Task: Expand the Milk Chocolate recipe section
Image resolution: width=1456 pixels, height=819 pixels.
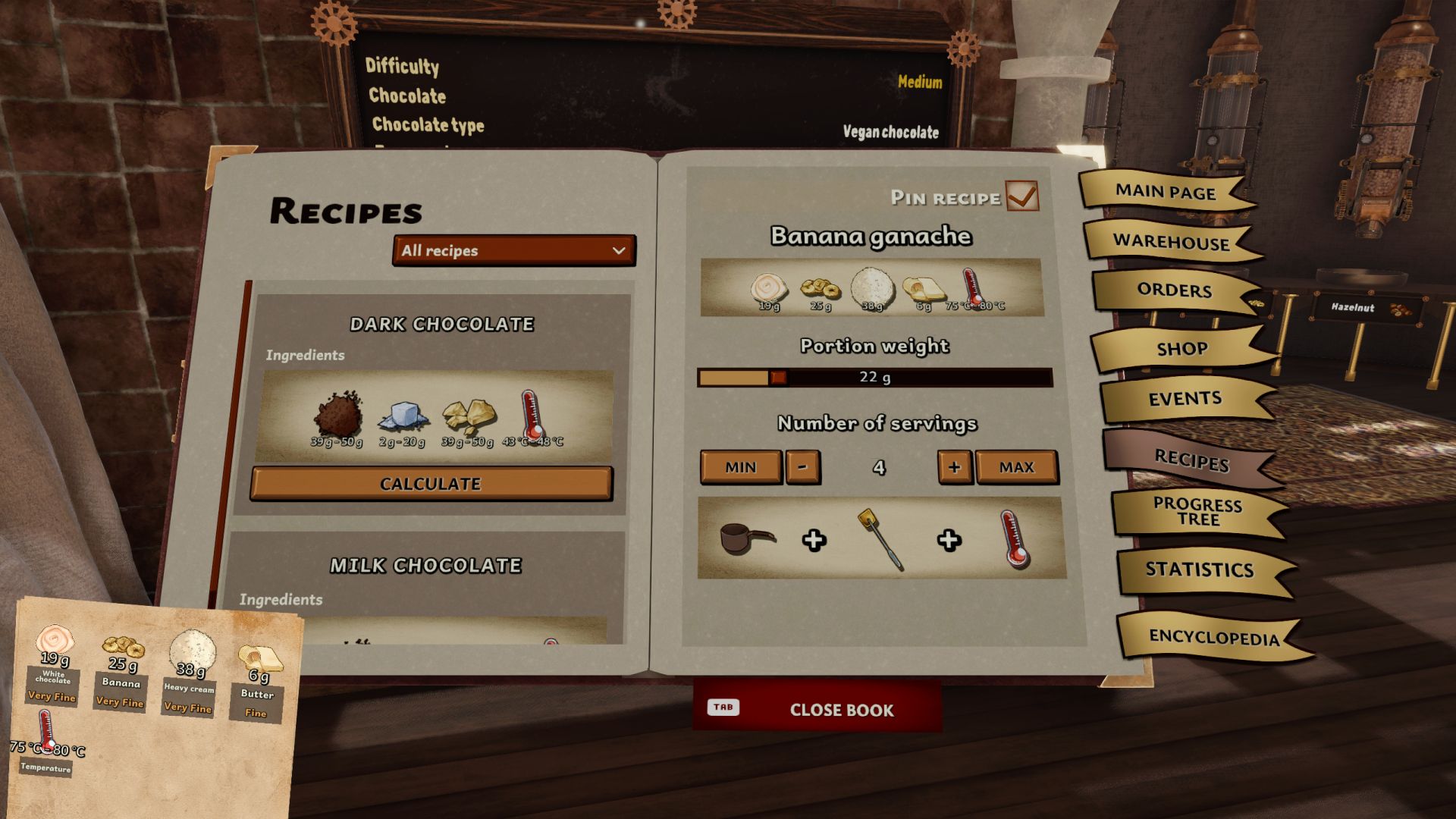Action: point(426,565)
